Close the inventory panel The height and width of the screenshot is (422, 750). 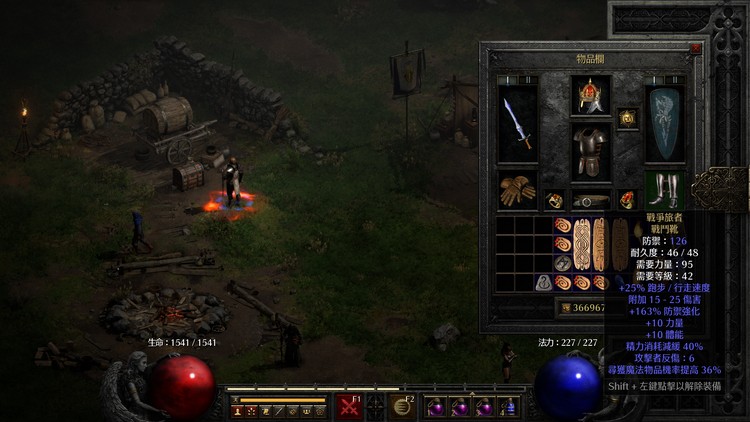pos(695,48)
